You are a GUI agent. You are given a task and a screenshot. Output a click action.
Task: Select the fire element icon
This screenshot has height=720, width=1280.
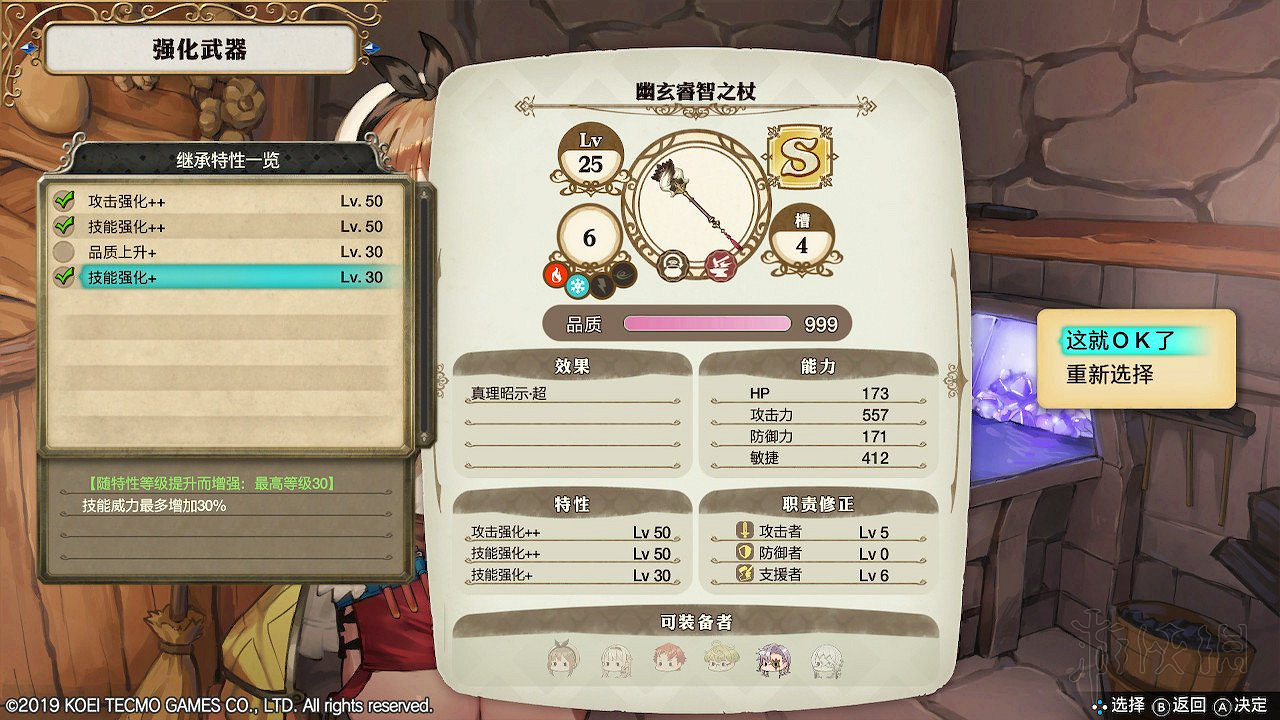[555, 275]
